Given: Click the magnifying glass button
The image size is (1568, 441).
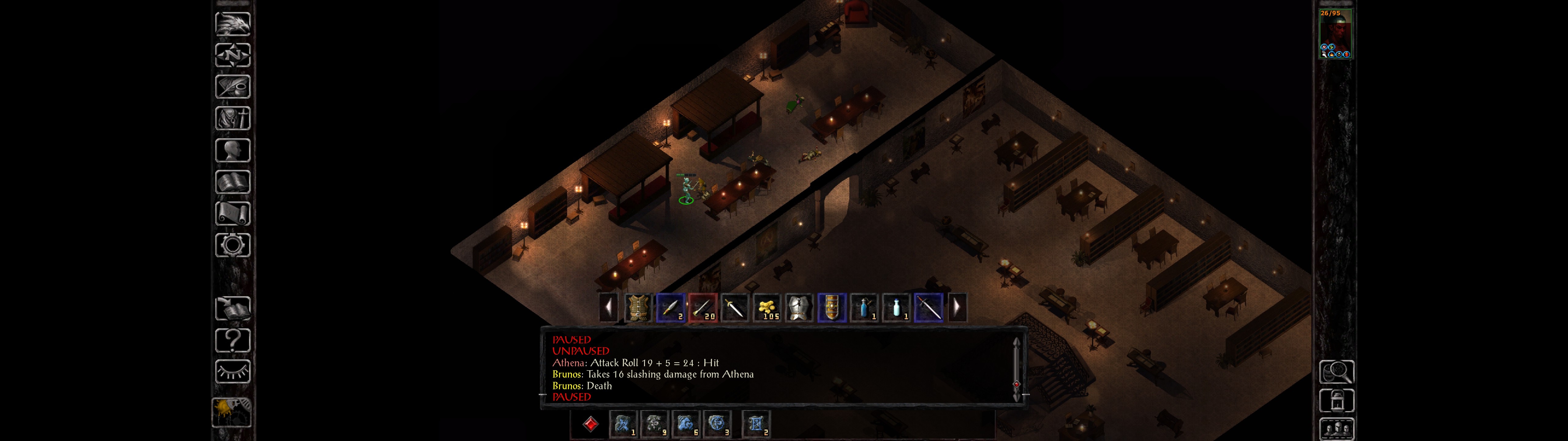Looking at the screenshot, I should coord(1336,371).
